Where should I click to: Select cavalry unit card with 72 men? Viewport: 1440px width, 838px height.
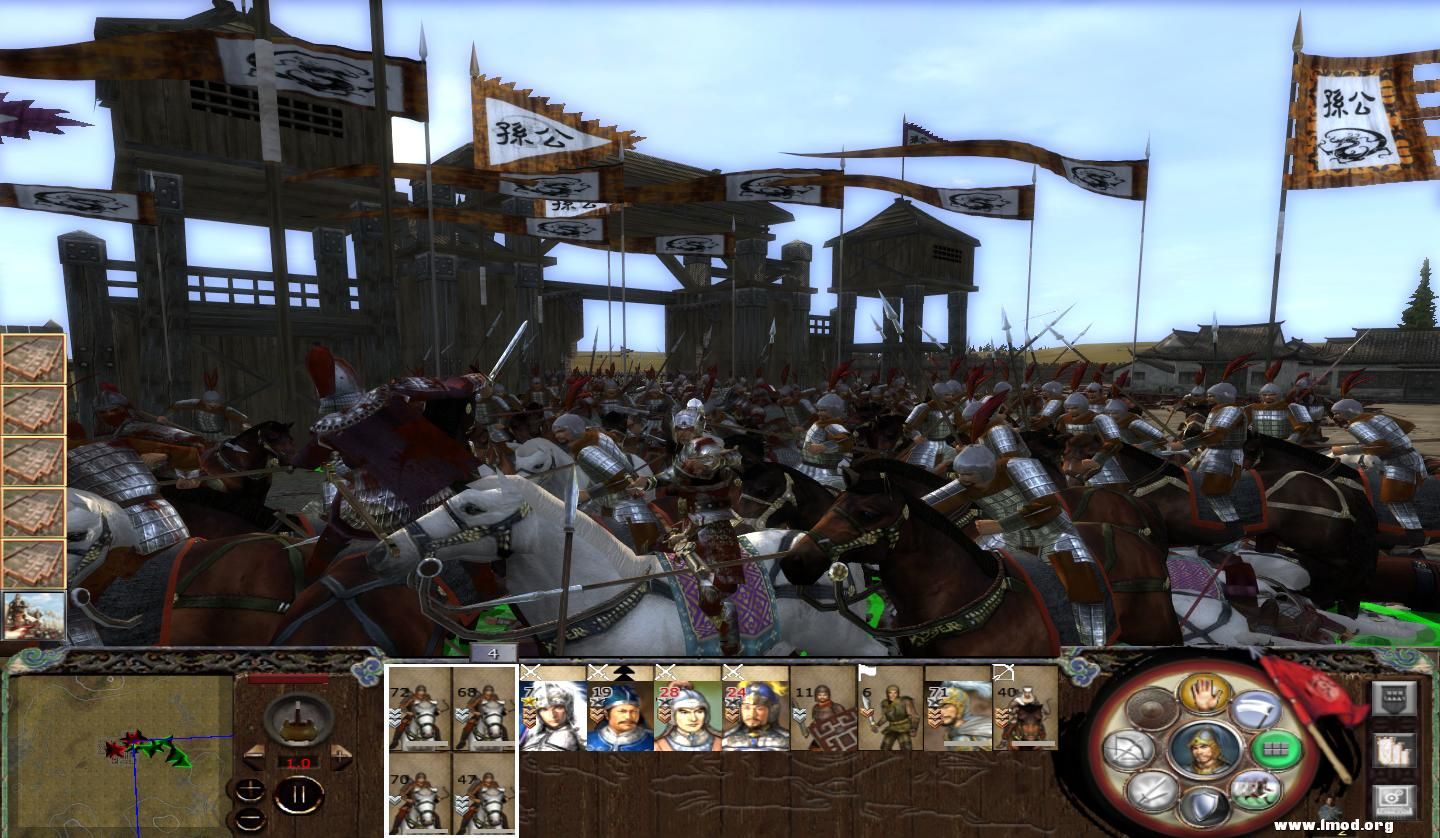click(420, 708)
